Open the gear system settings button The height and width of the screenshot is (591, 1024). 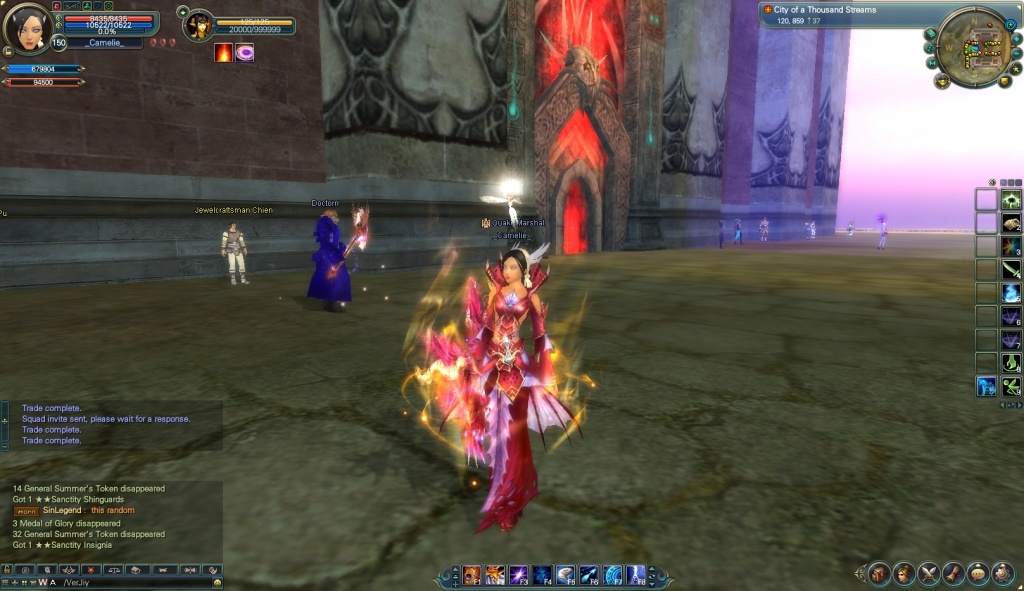coord(1002,574)
